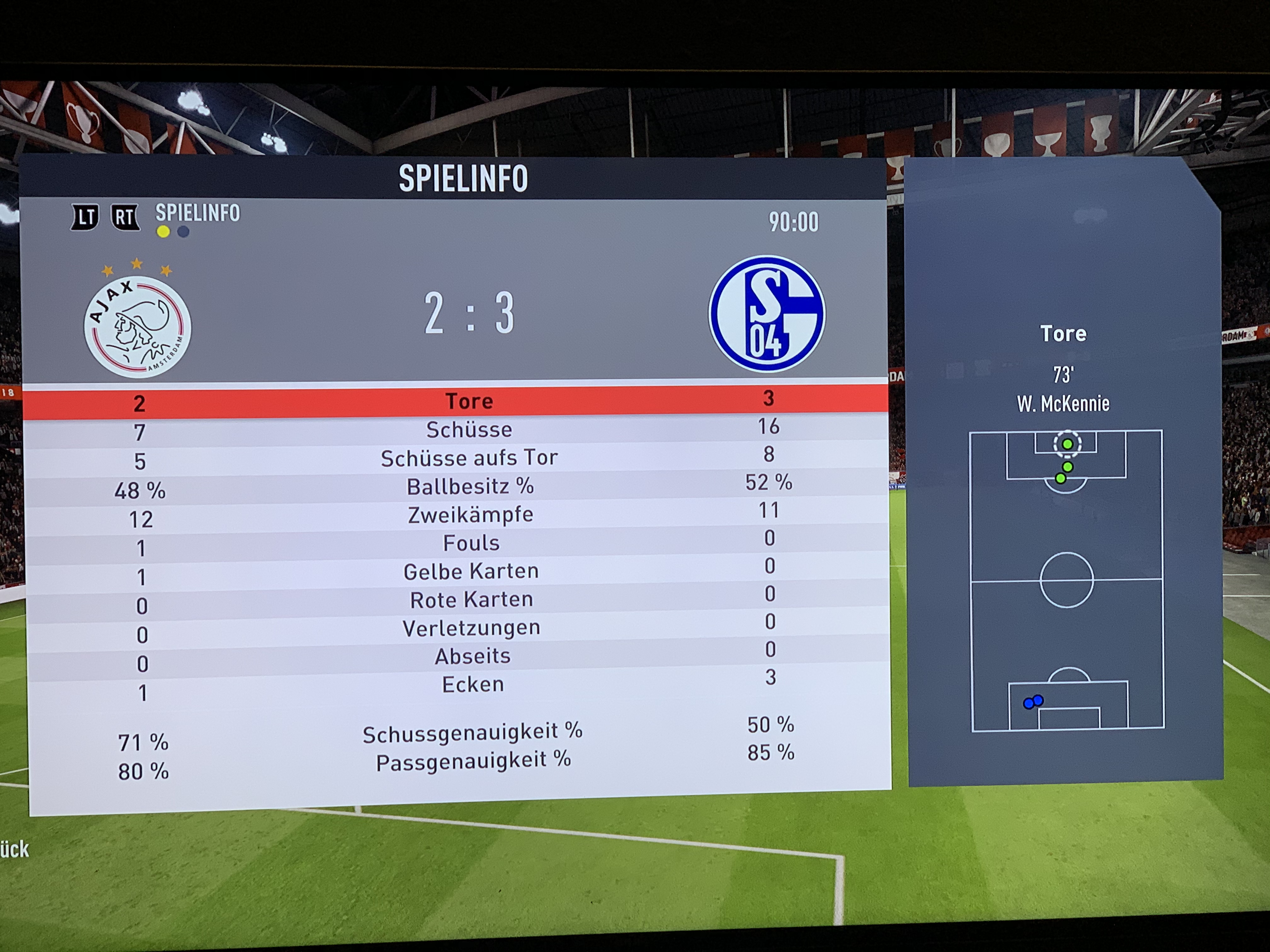Image resolution: width=1270 pixels, height=952 pixels.
Task: Choose the Ecken stat row
Action: [472, 684]
